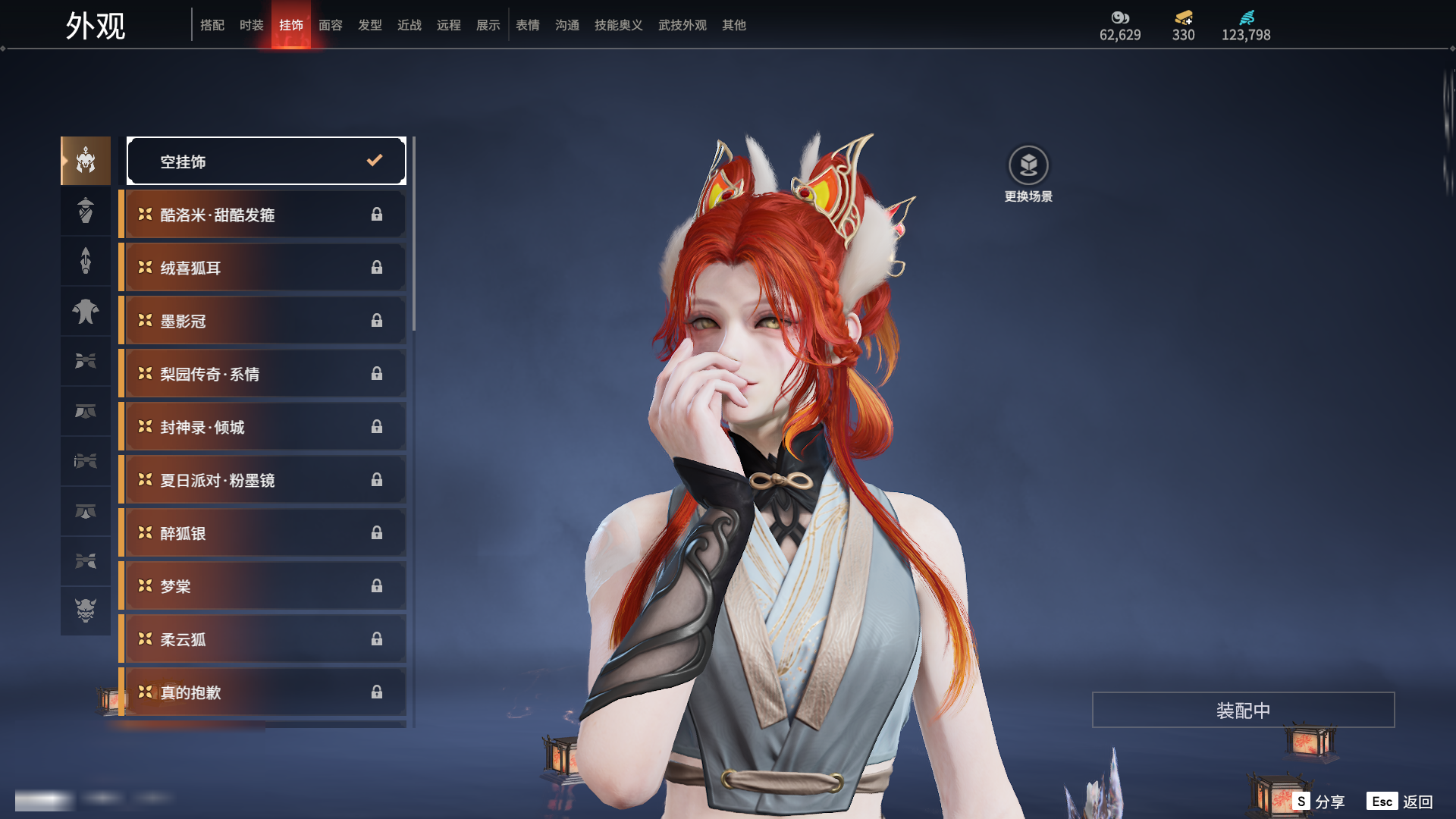Switch to the 武技外观 tab
Screen dimensions: 1456x819
pyautogui.click(x=682, y=25)
